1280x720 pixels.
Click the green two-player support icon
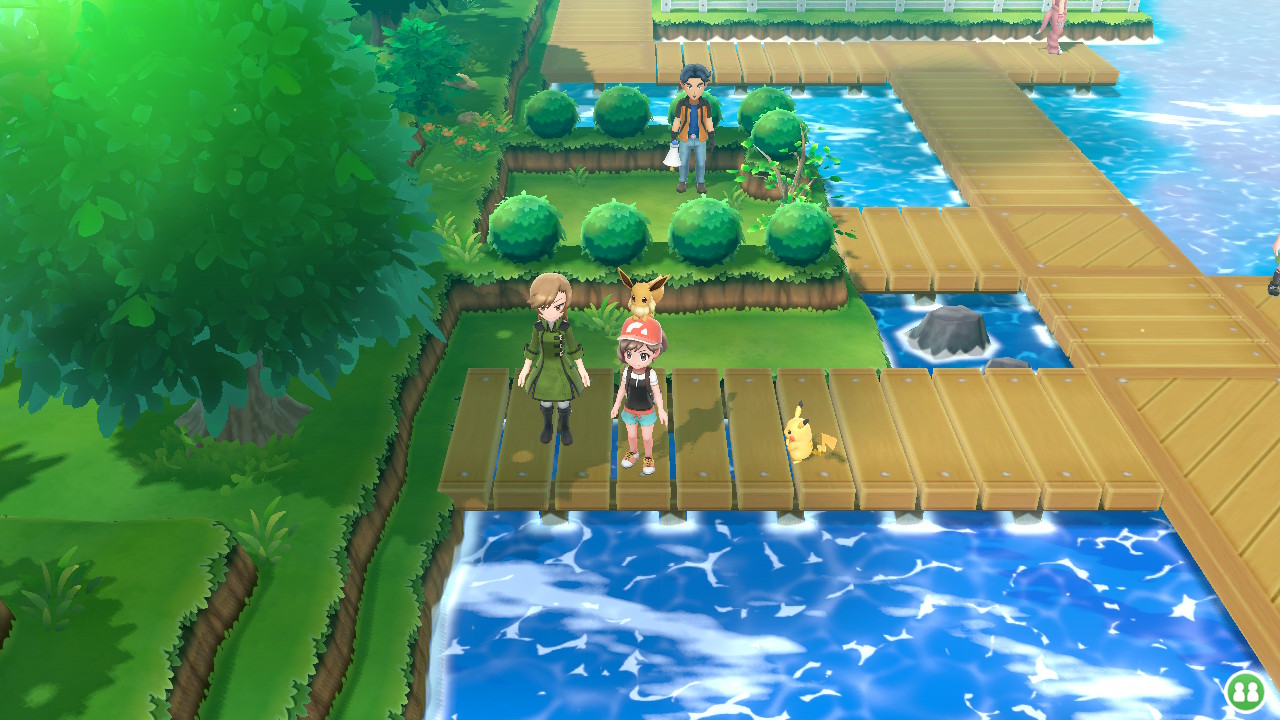tap(1245, 691)
